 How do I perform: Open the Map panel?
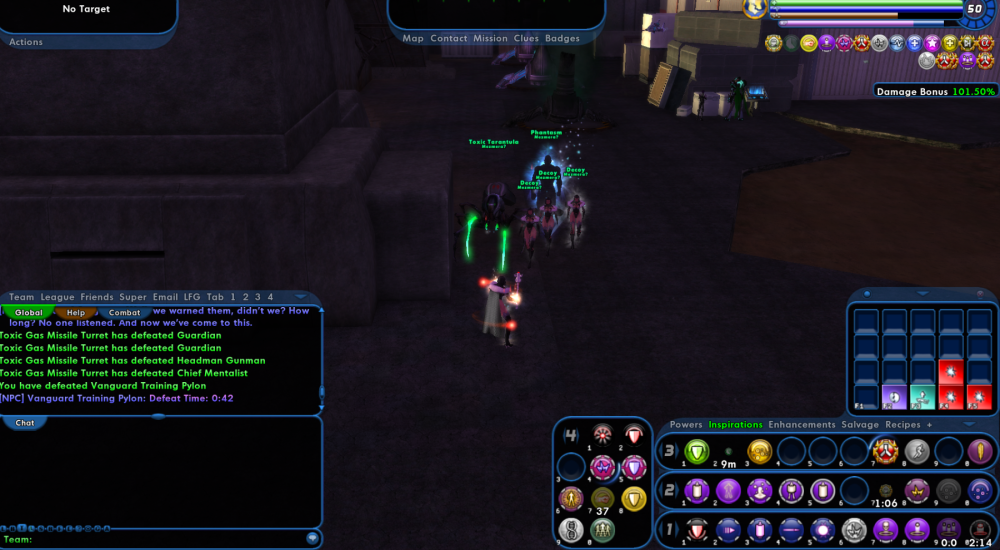(x=413, y=38)
